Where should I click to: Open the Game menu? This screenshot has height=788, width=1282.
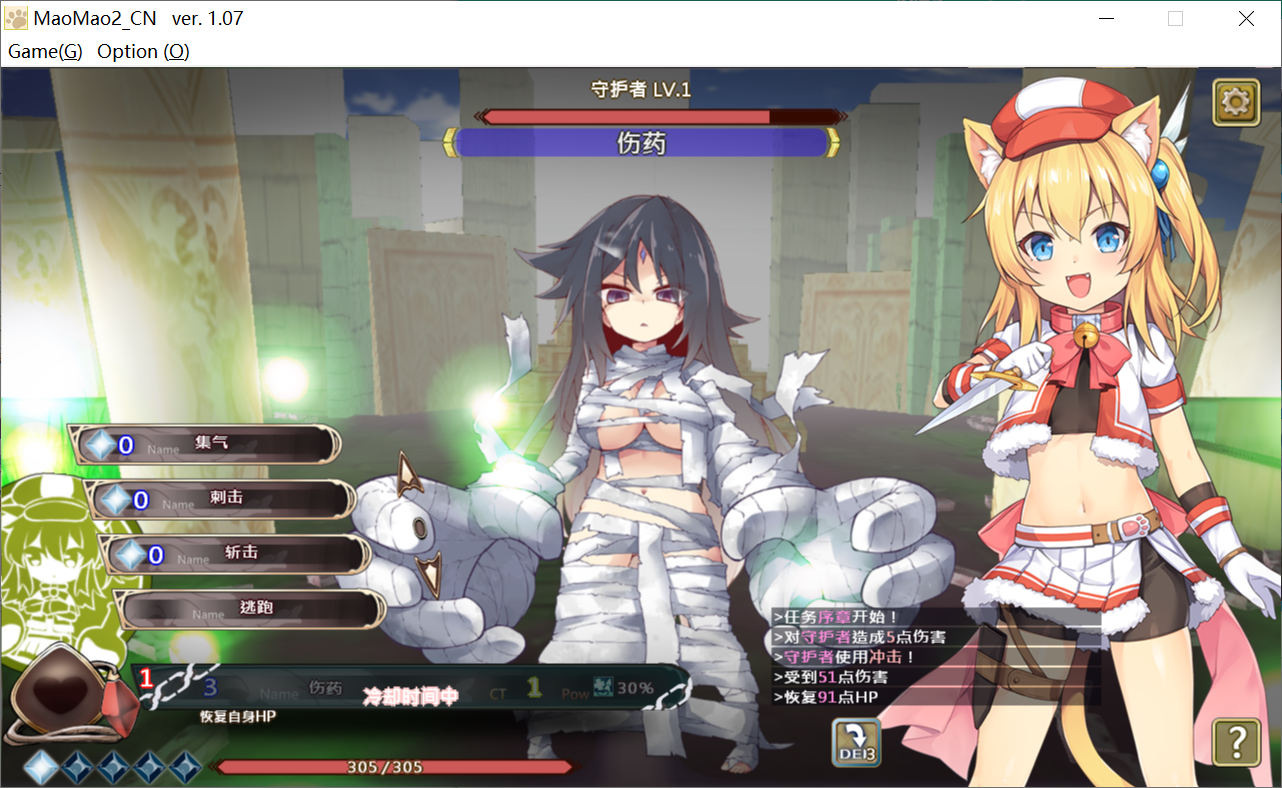pos(45,52)
